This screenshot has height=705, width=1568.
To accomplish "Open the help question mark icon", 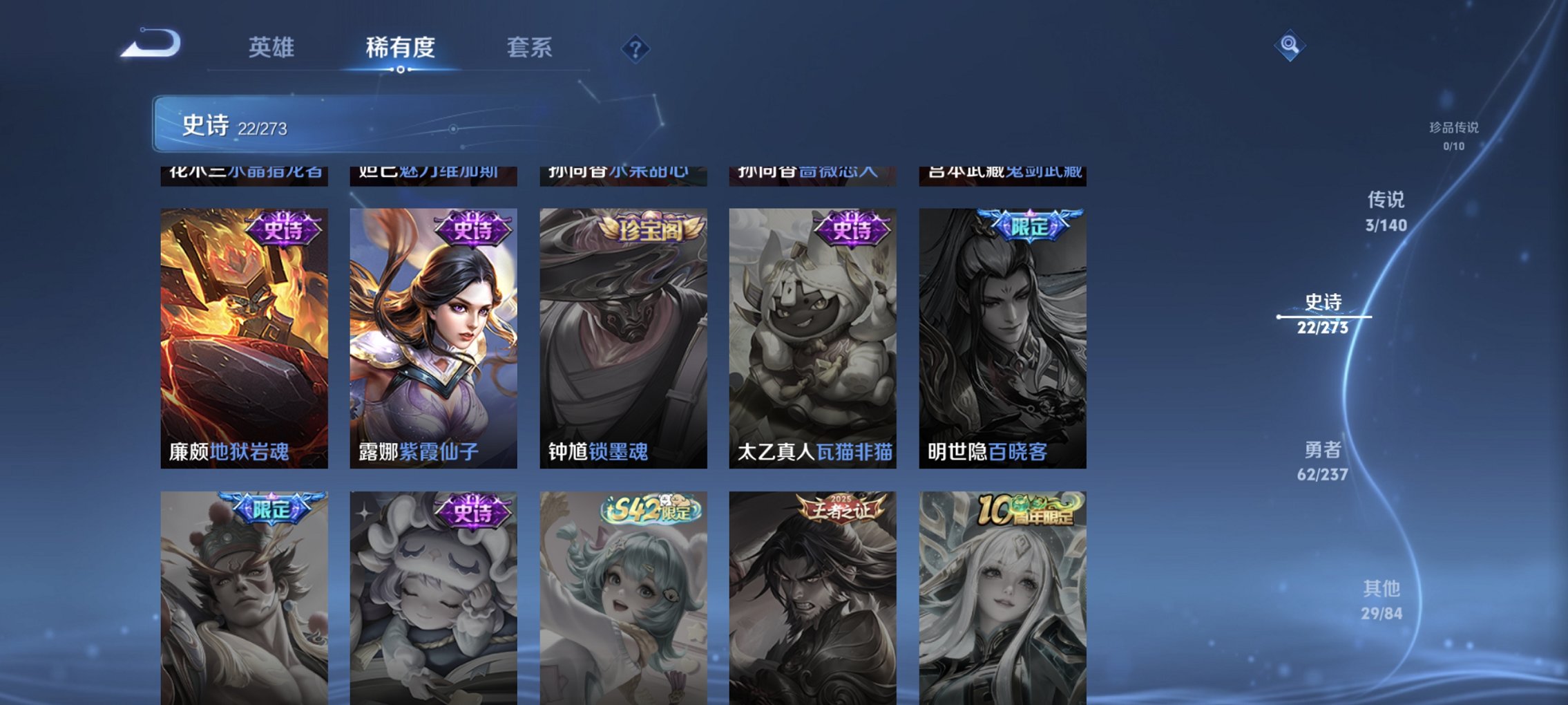I will click(635, 49).
